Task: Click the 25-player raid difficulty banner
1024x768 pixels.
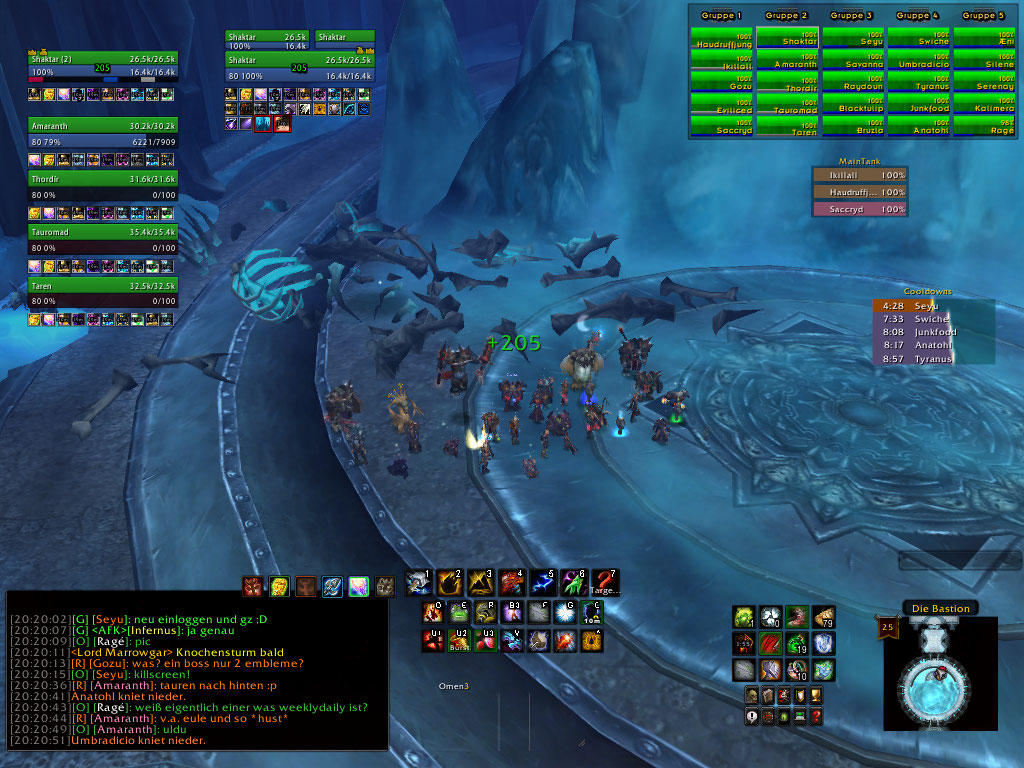Action: click(x=887, y=629)
